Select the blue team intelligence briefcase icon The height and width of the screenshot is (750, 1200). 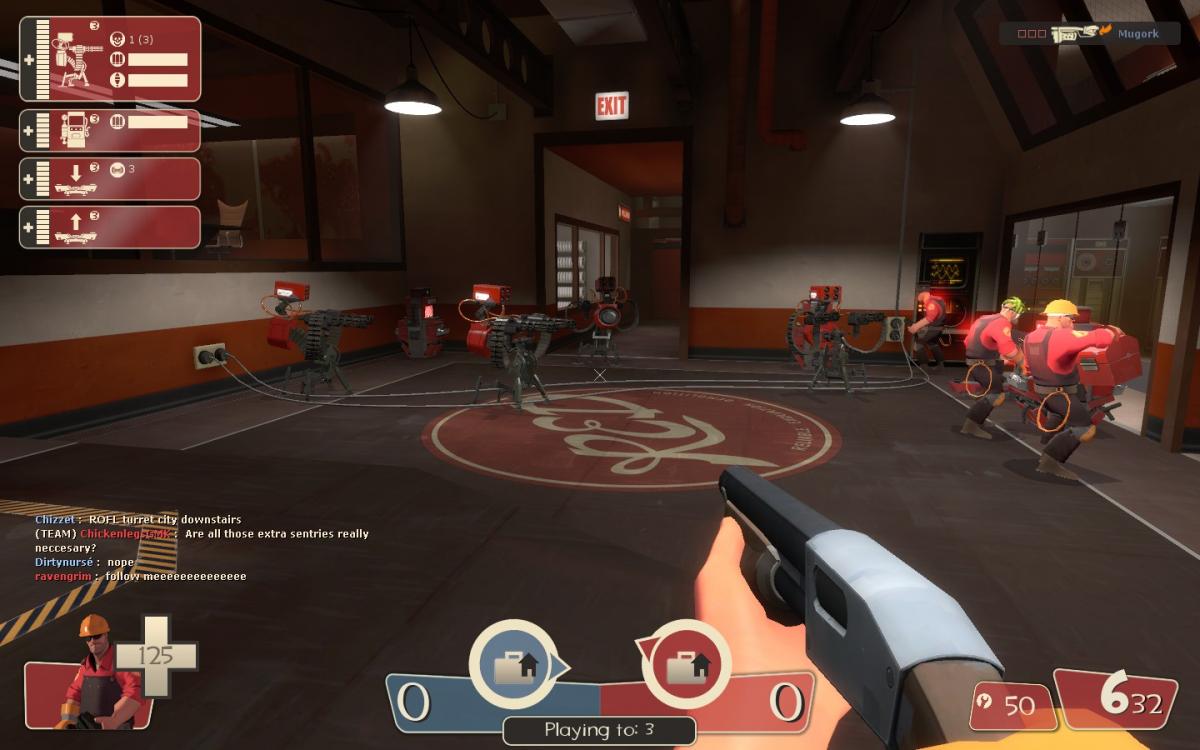click(513, 664)
